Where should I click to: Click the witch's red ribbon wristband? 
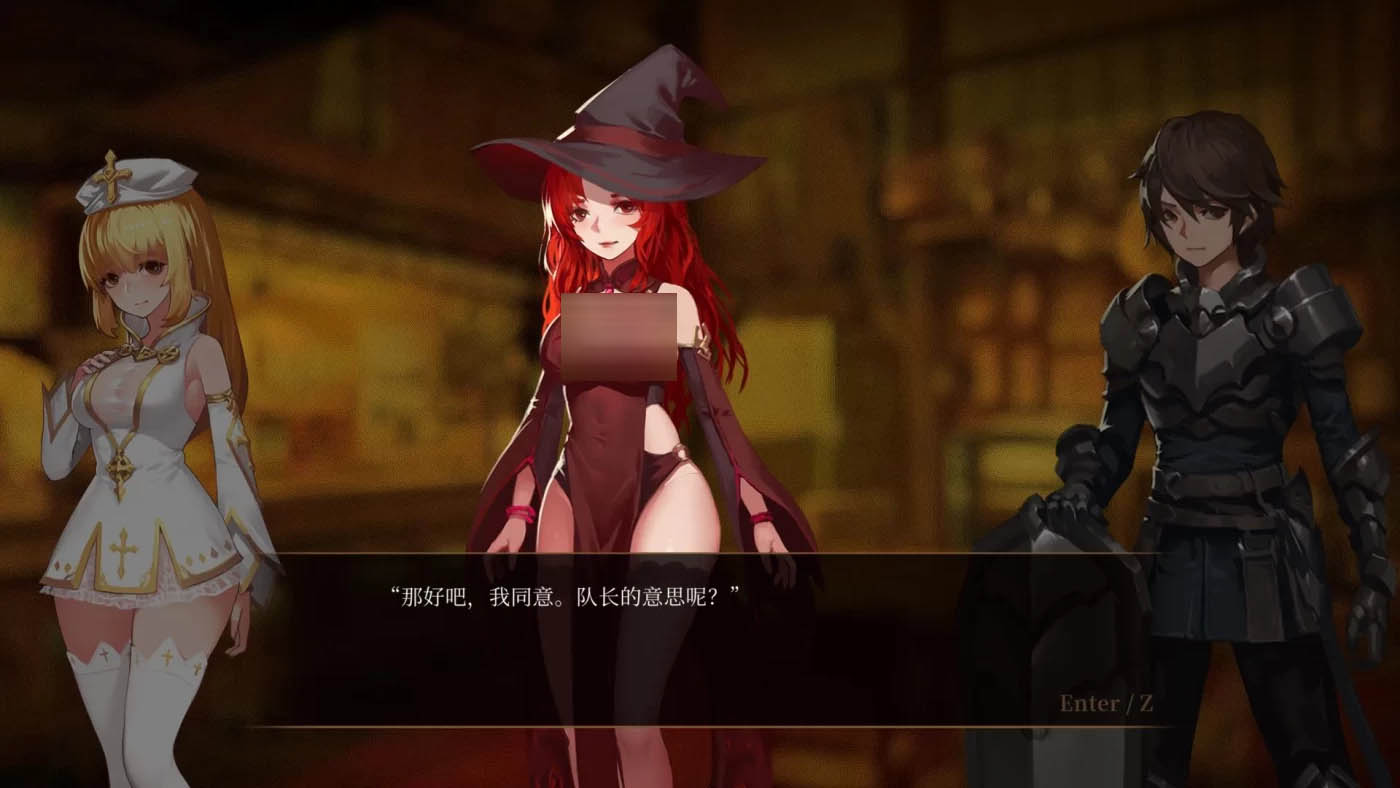(x=519, y=512)
